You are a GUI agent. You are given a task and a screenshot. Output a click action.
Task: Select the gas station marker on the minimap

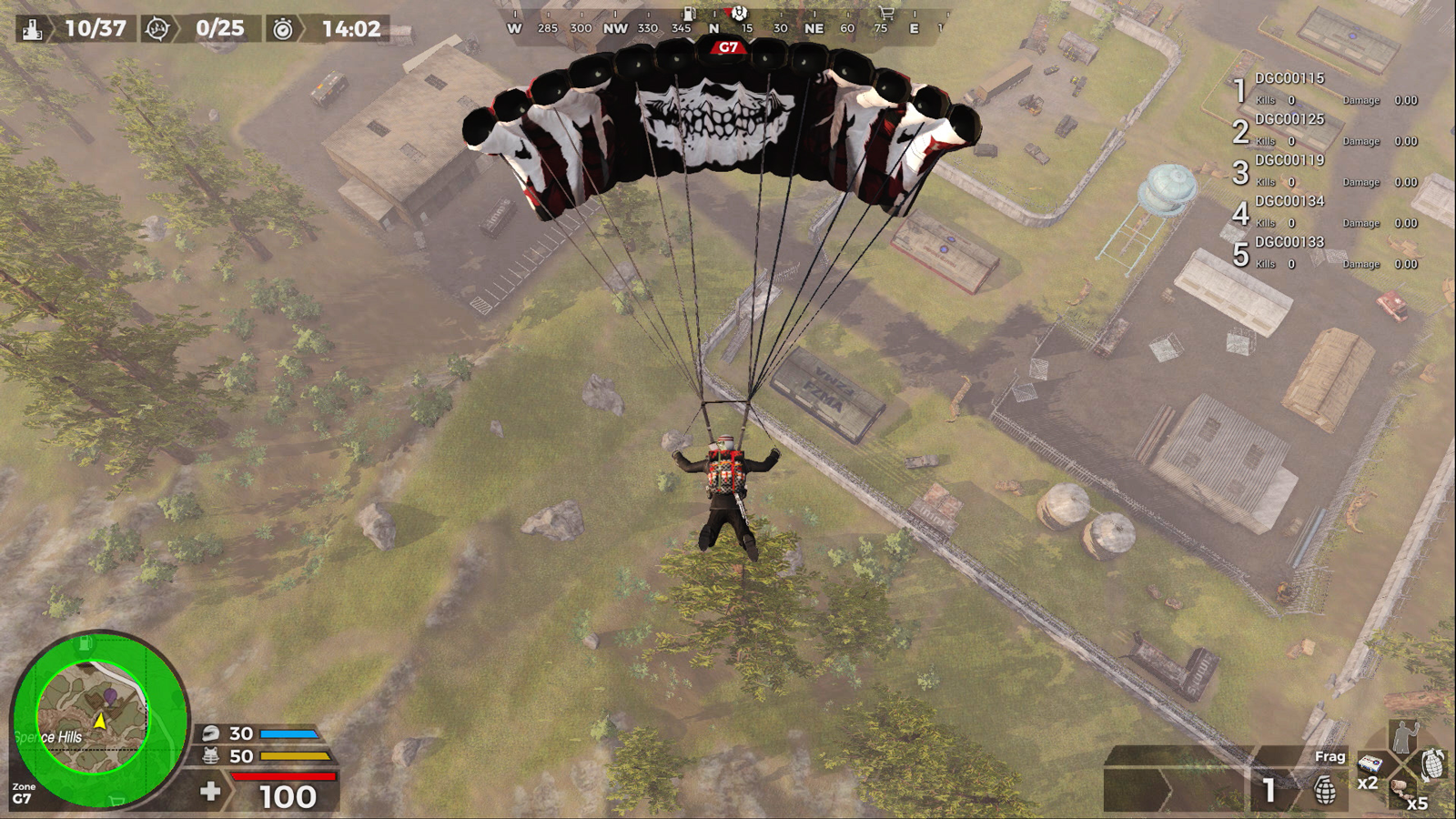click(x=85, y=644)
